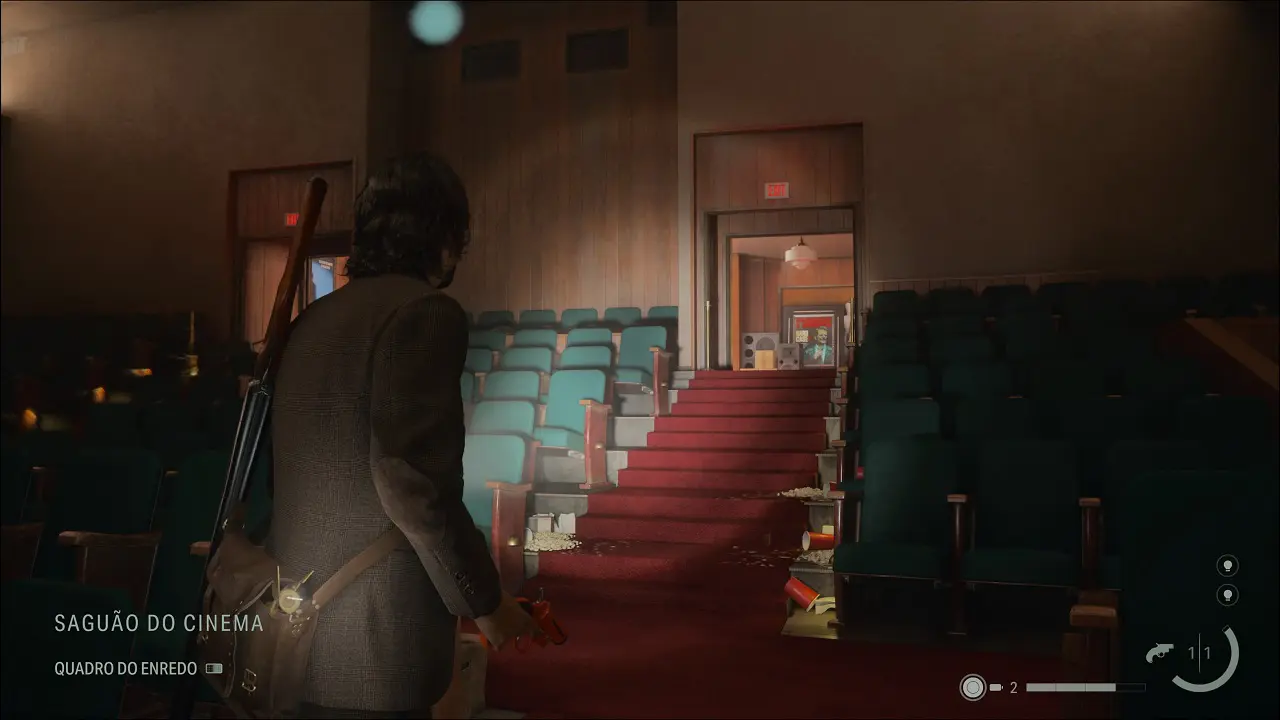Select the flare gun weapon icon
Image resolution: width=1280 pixels, height=720 pixels.
[x=1163, y=653]
